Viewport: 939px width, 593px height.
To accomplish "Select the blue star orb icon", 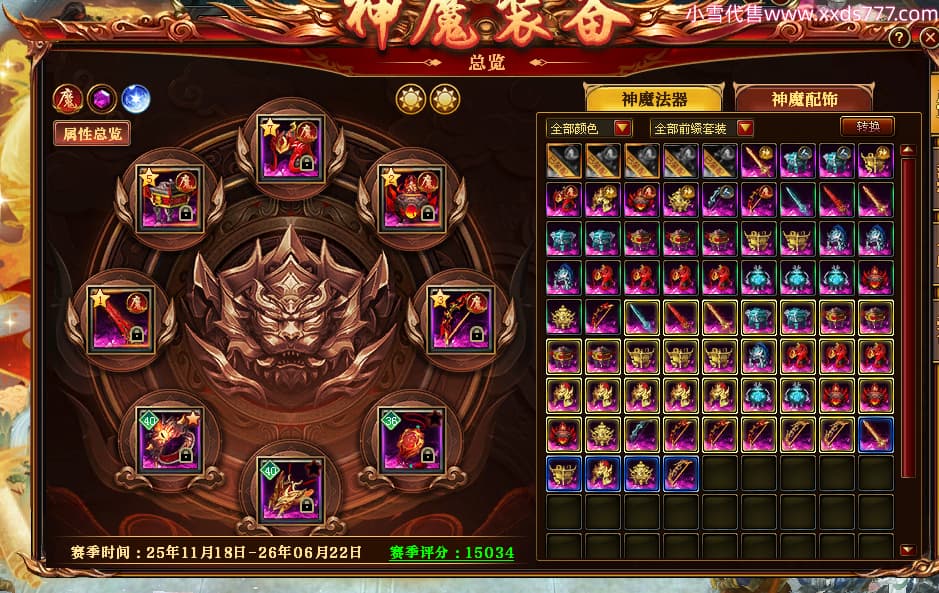I will pos(135,98).
